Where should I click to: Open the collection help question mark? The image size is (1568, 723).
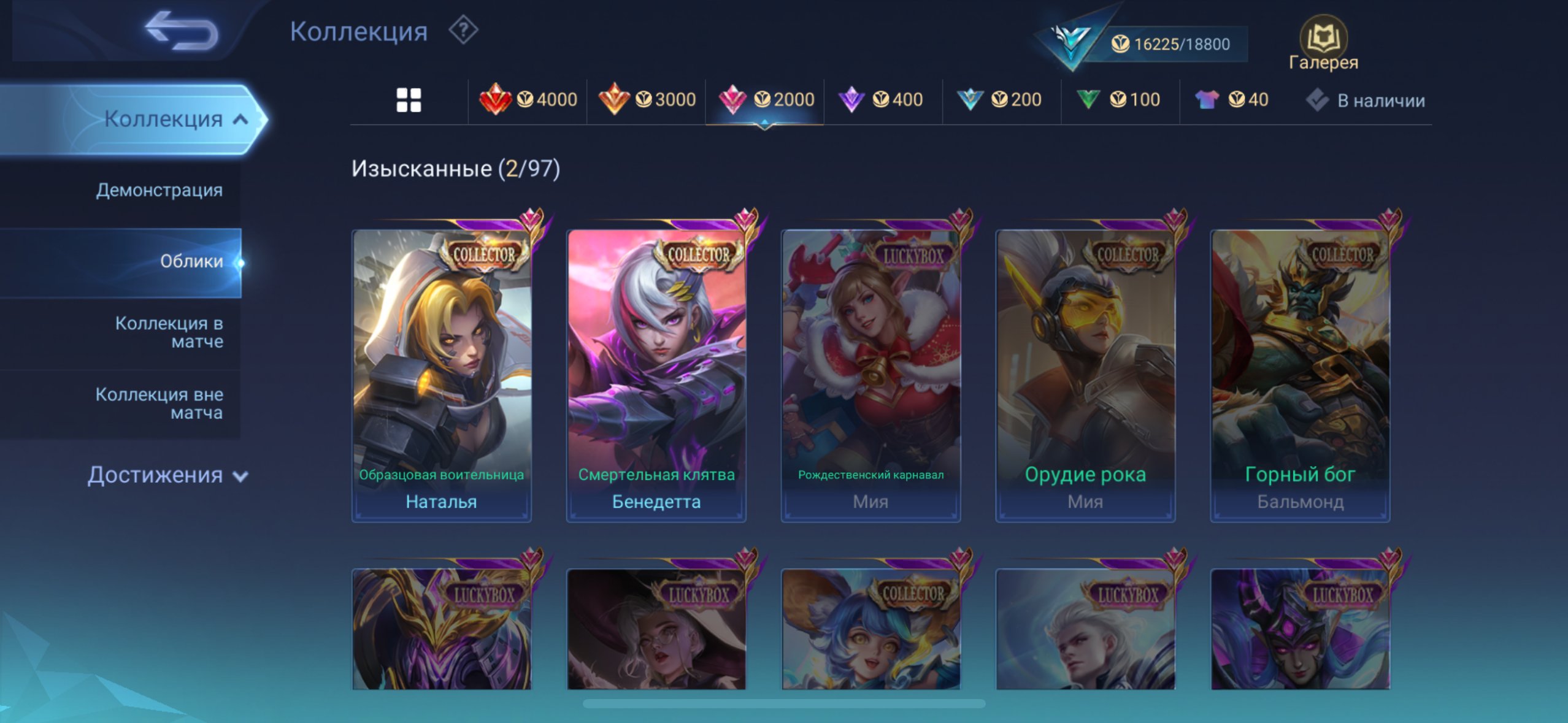pyautogui.click(x=463, y=30)
